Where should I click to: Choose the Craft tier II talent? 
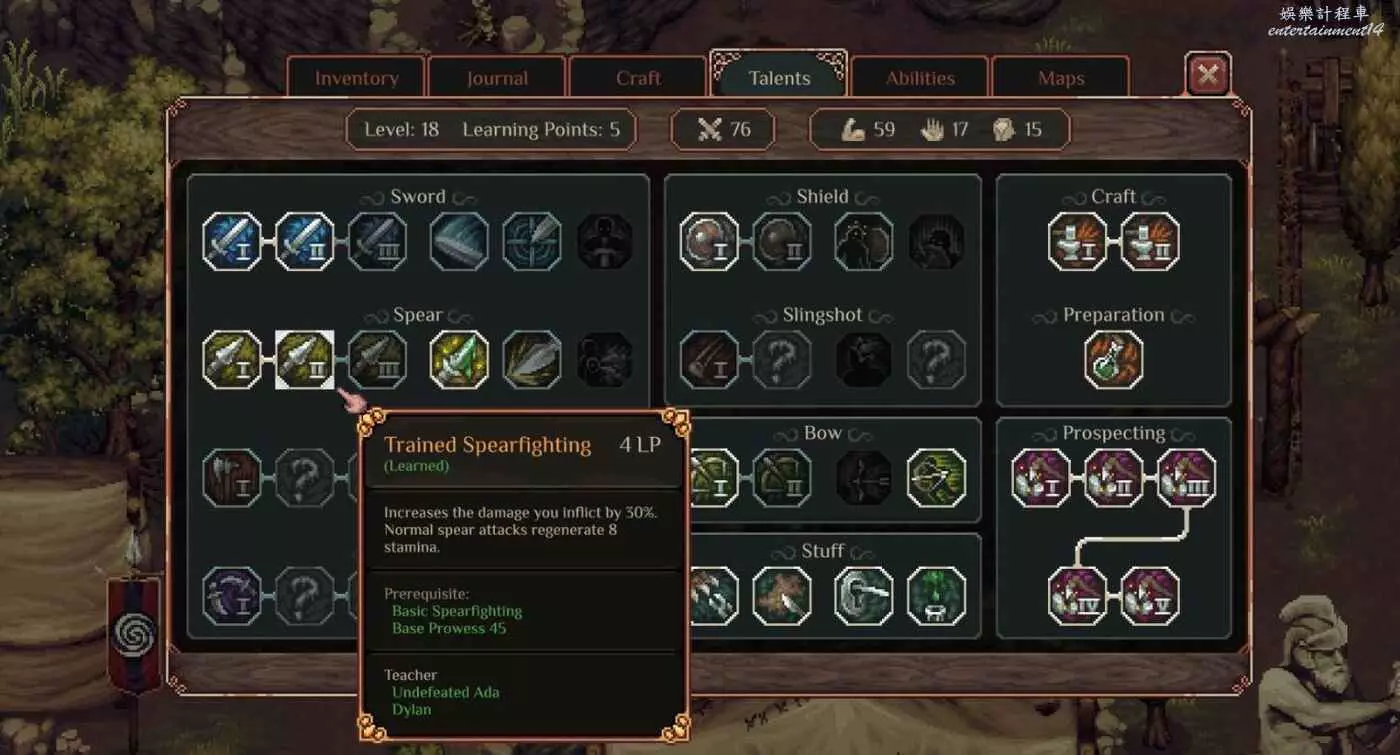coord(1150,241)
